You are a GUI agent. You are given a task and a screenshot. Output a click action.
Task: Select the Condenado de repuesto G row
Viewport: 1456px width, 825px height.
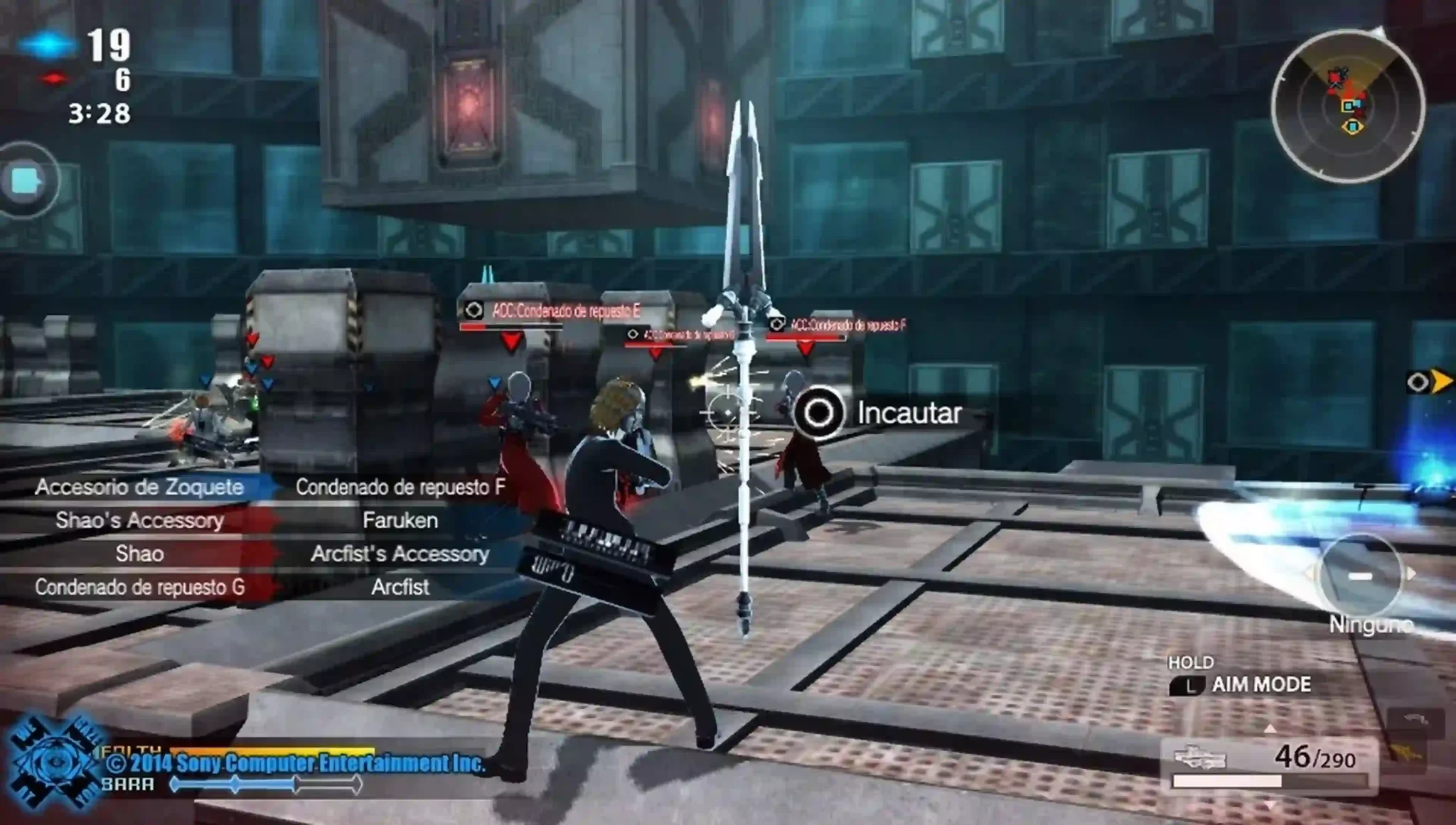[x=139, y=588]
